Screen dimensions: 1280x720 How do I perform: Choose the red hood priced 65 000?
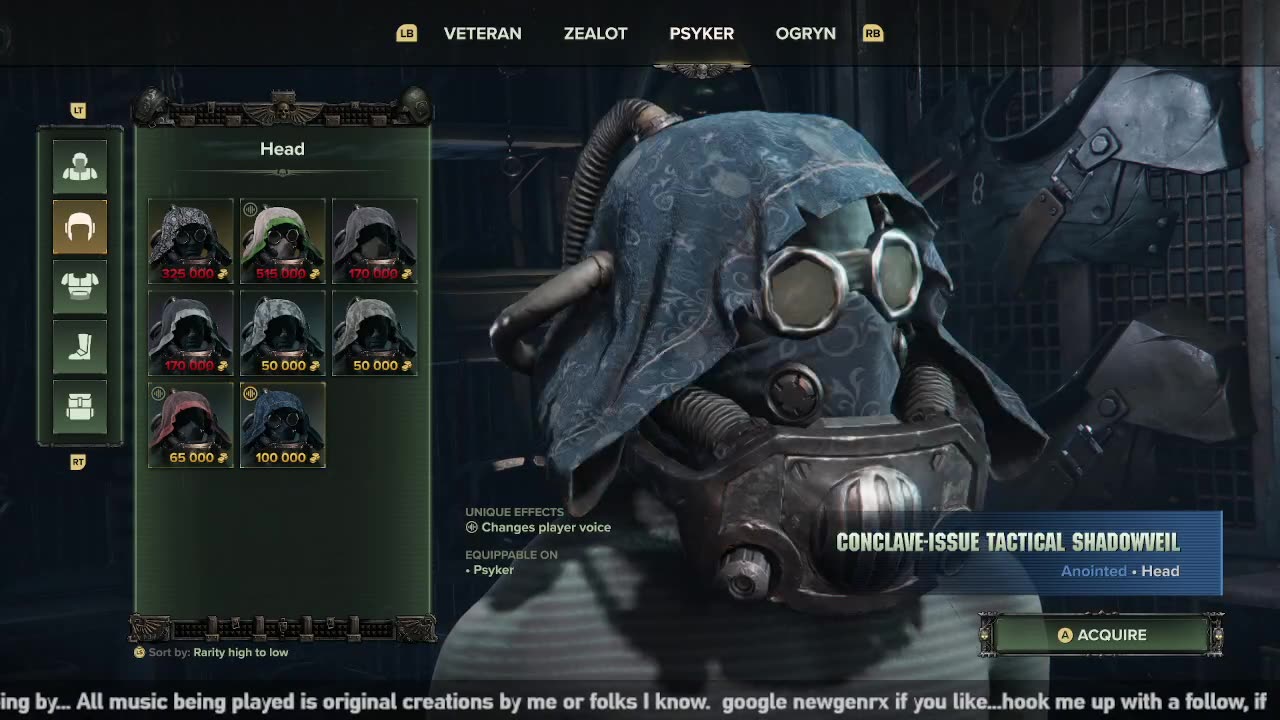click(x=190, y=425)
